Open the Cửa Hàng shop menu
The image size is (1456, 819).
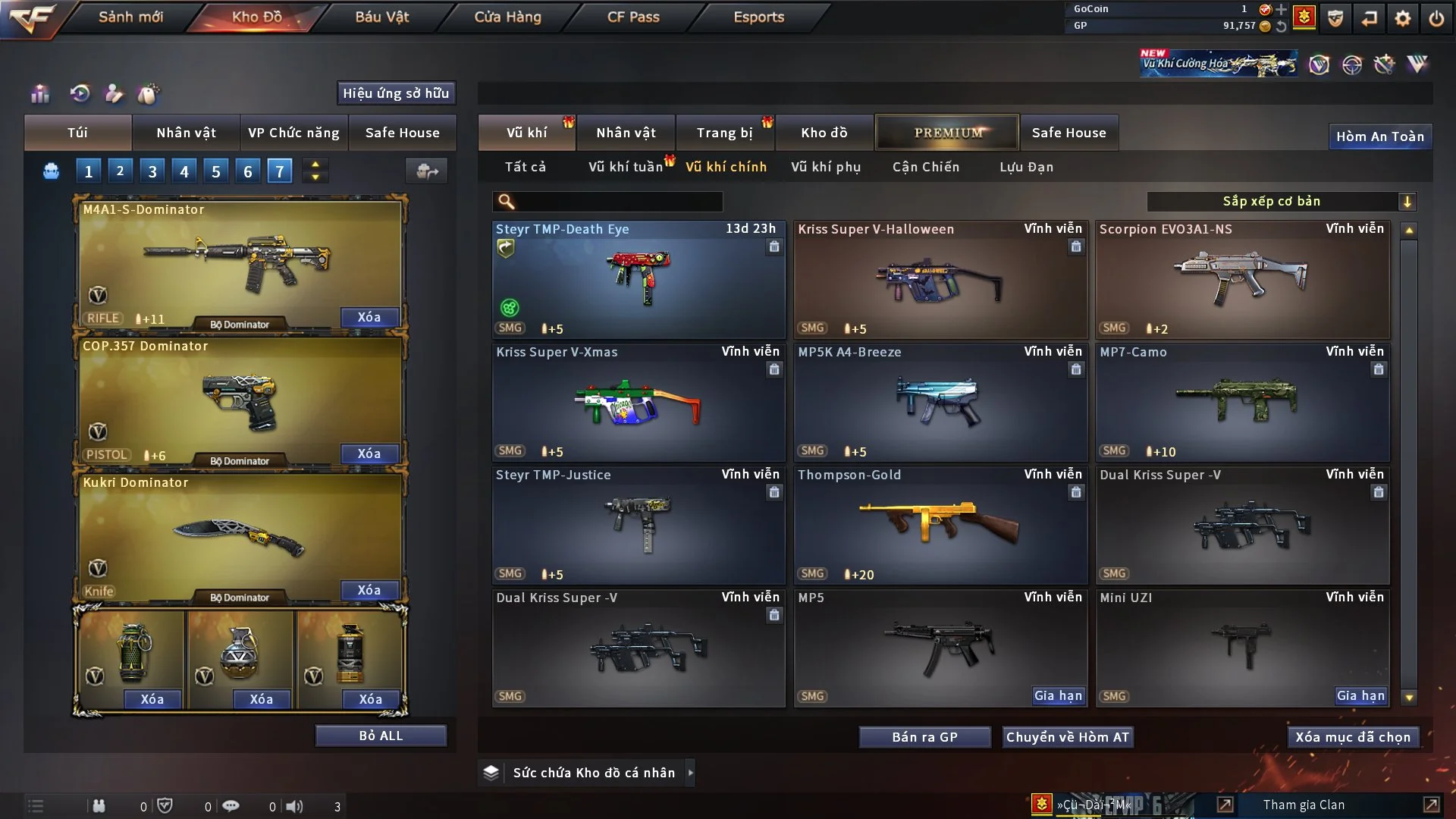click(507, 17)
